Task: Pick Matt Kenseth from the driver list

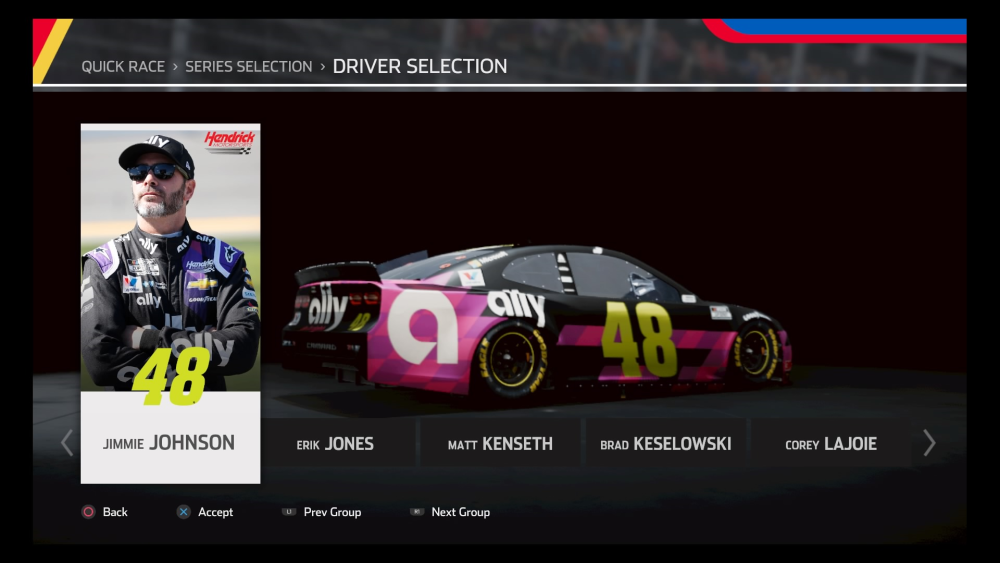Action: tap(500, 443)
